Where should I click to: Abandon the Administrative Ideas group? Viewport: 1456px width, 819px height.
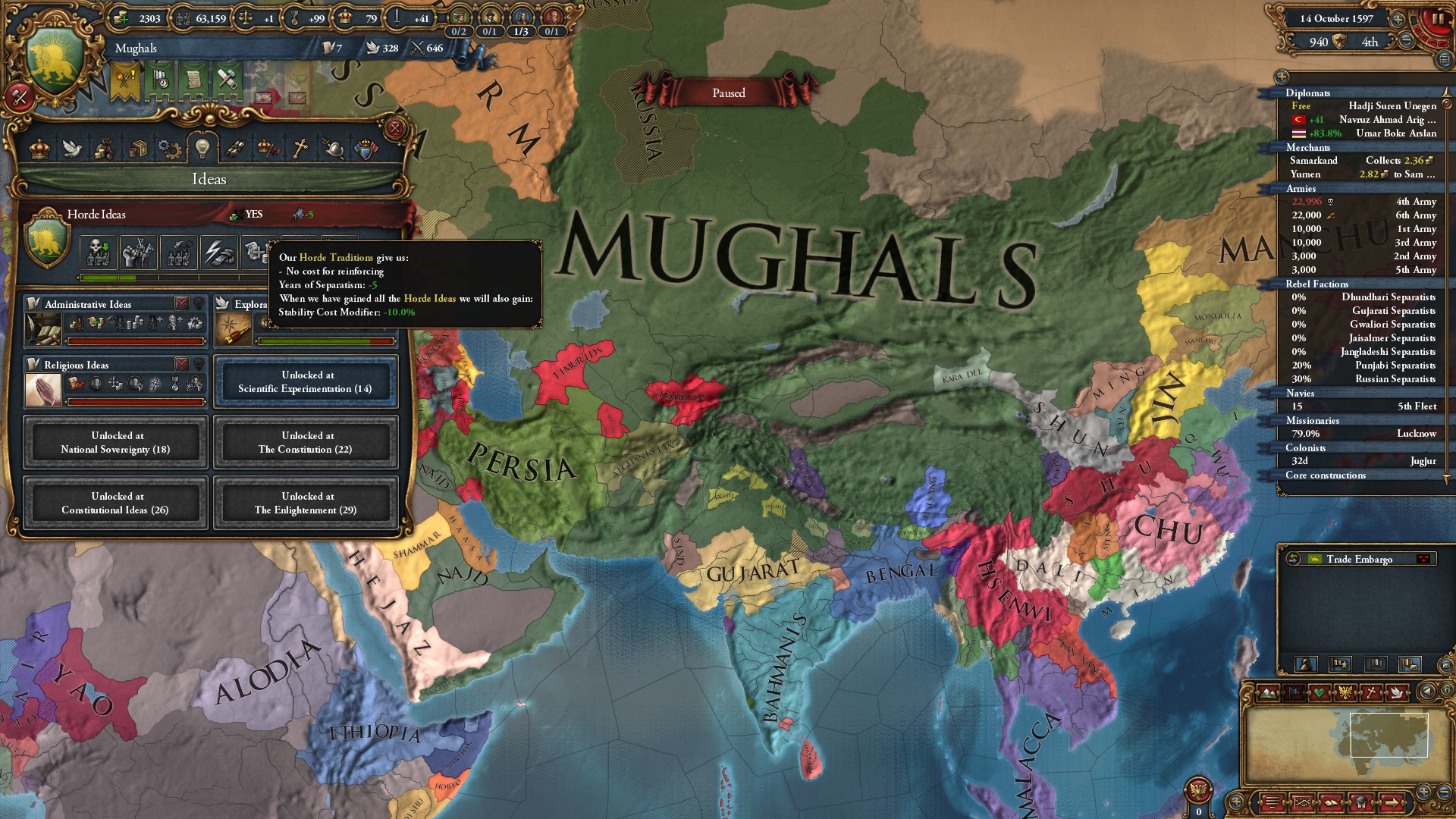click(x=181, y=303)
